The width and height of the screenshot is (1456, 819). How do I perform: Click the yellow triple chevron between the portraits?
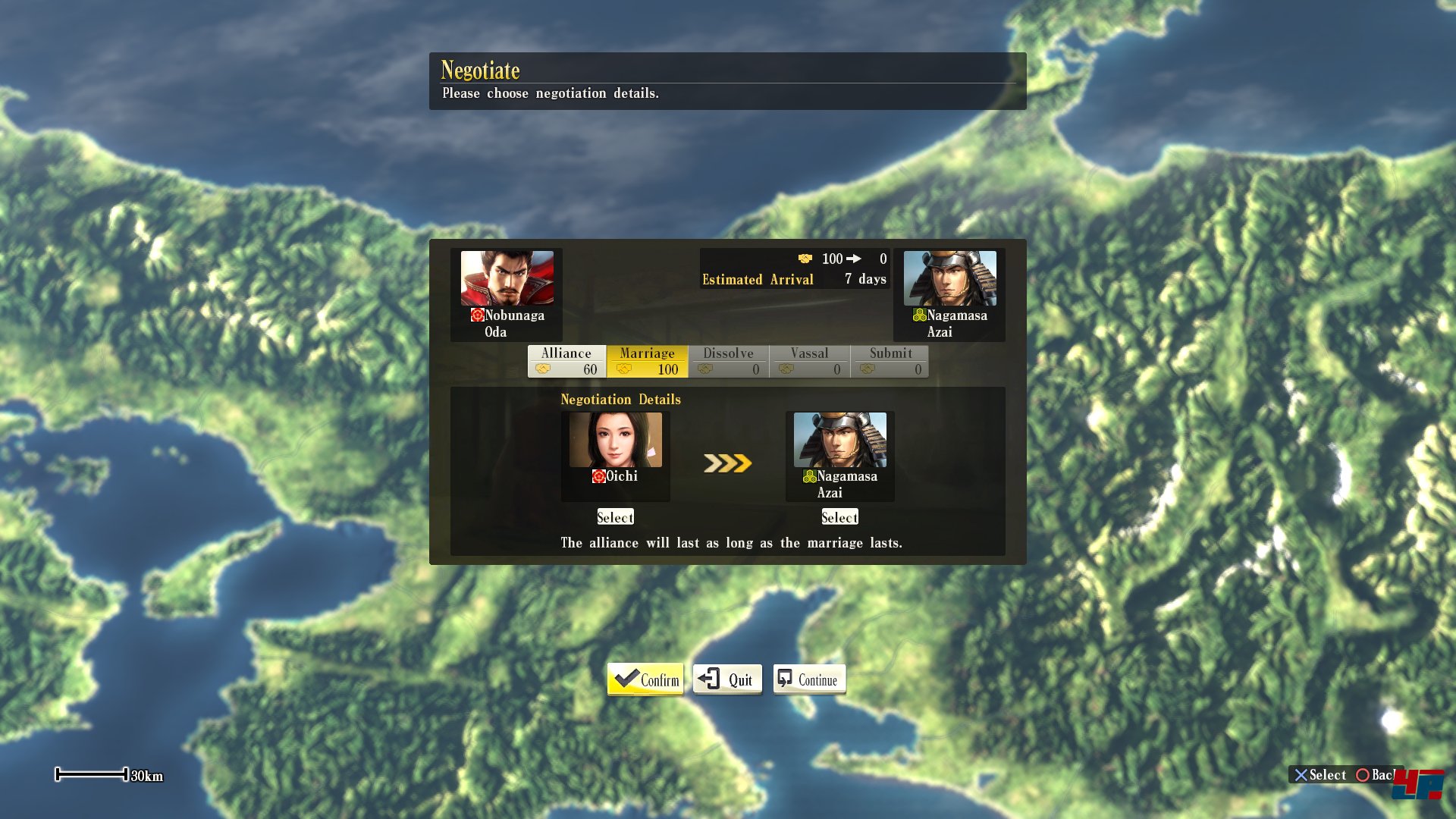[x=726, y=463]
